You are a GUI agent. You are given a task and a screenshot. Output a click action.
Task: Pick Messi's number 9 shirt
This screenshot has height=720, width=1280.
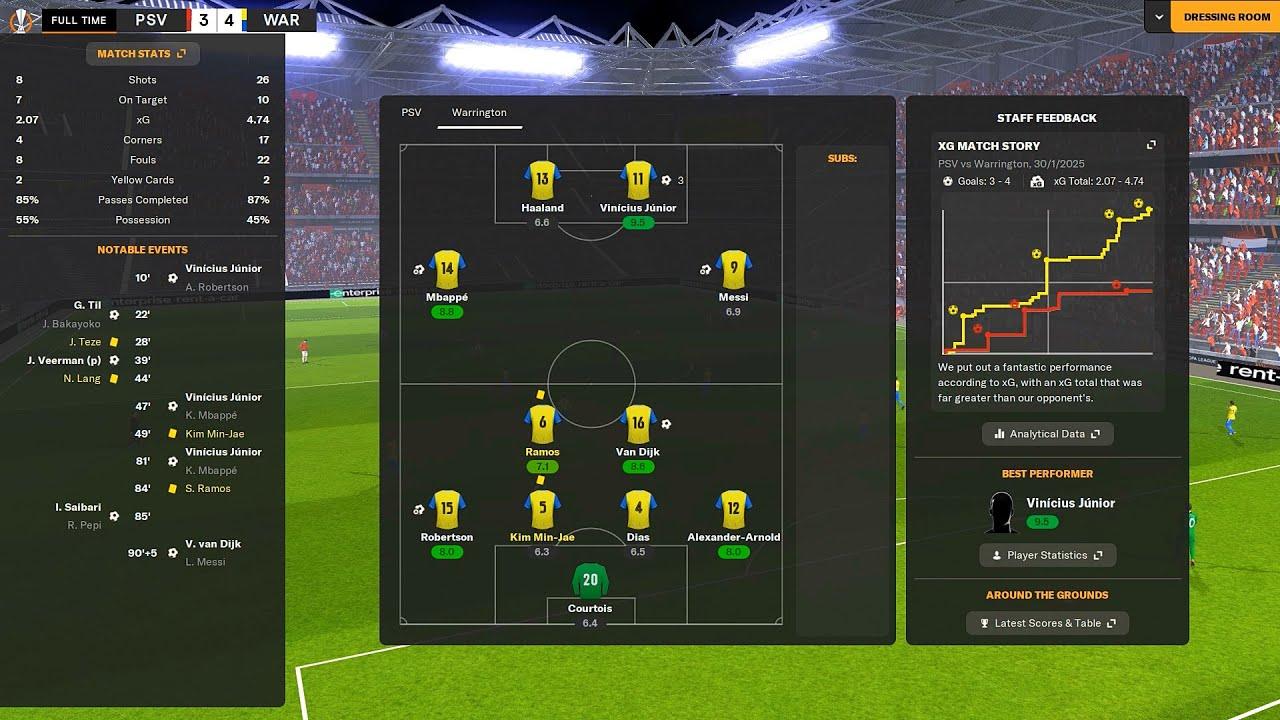(x=734, y=269)
